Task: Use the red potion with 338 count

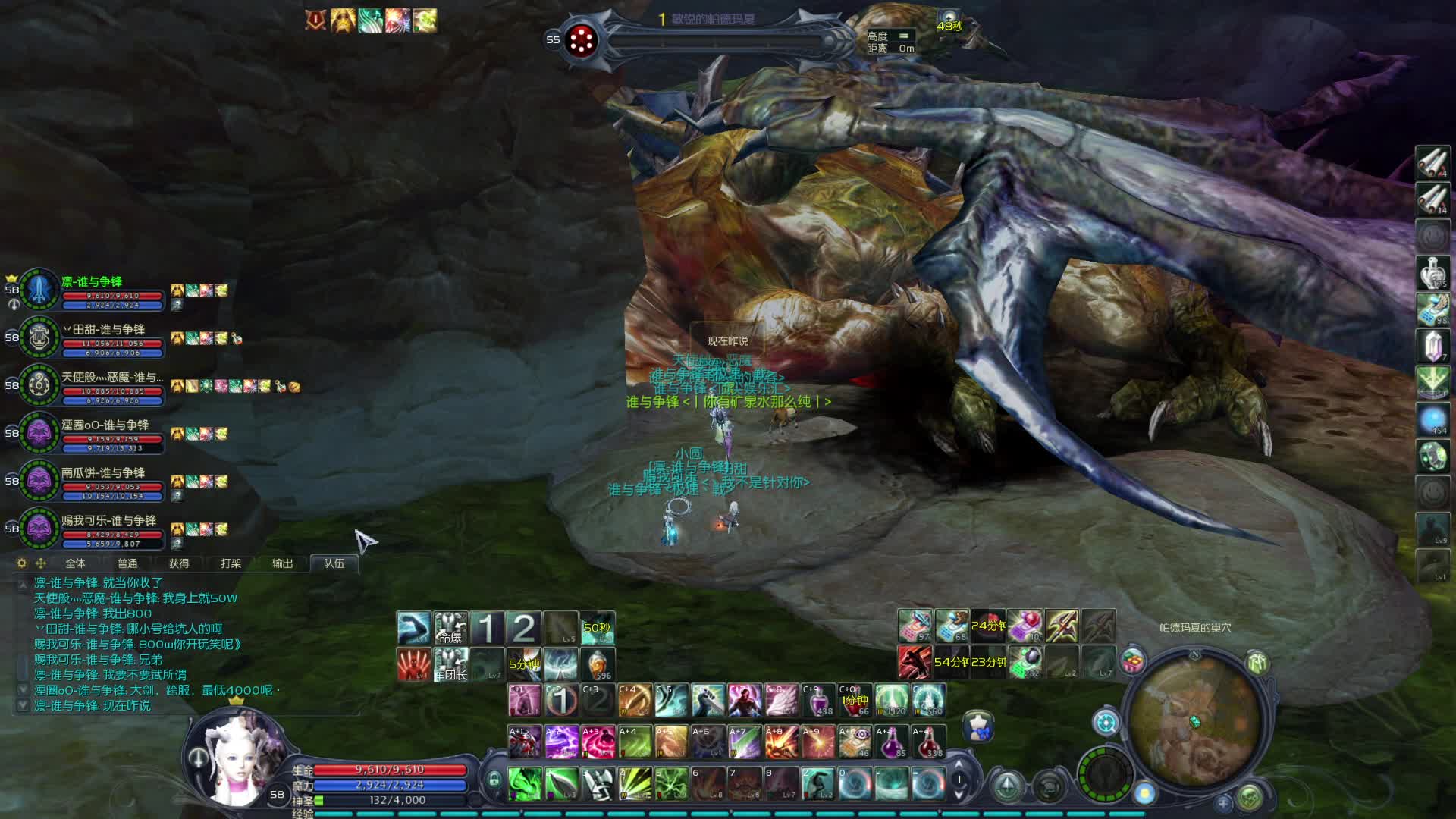Action: click(x=928, y=742)
